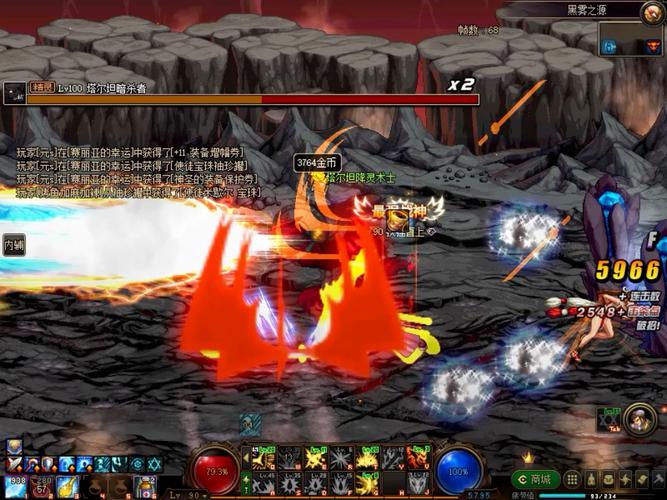Click the round character portrait at bottom right
The height and width of the screenshot is (500, 667).
pos(639,418)
